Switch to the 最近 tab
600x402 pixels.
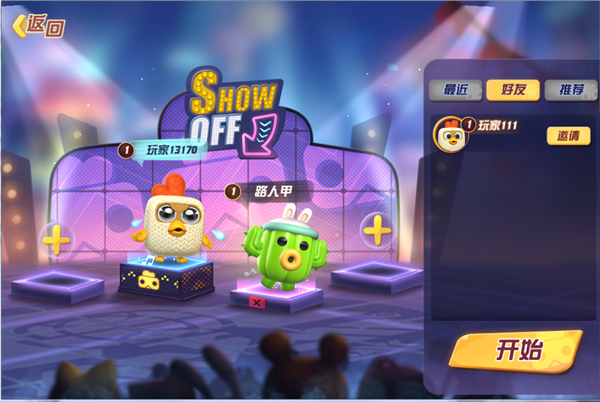point(455,89)
